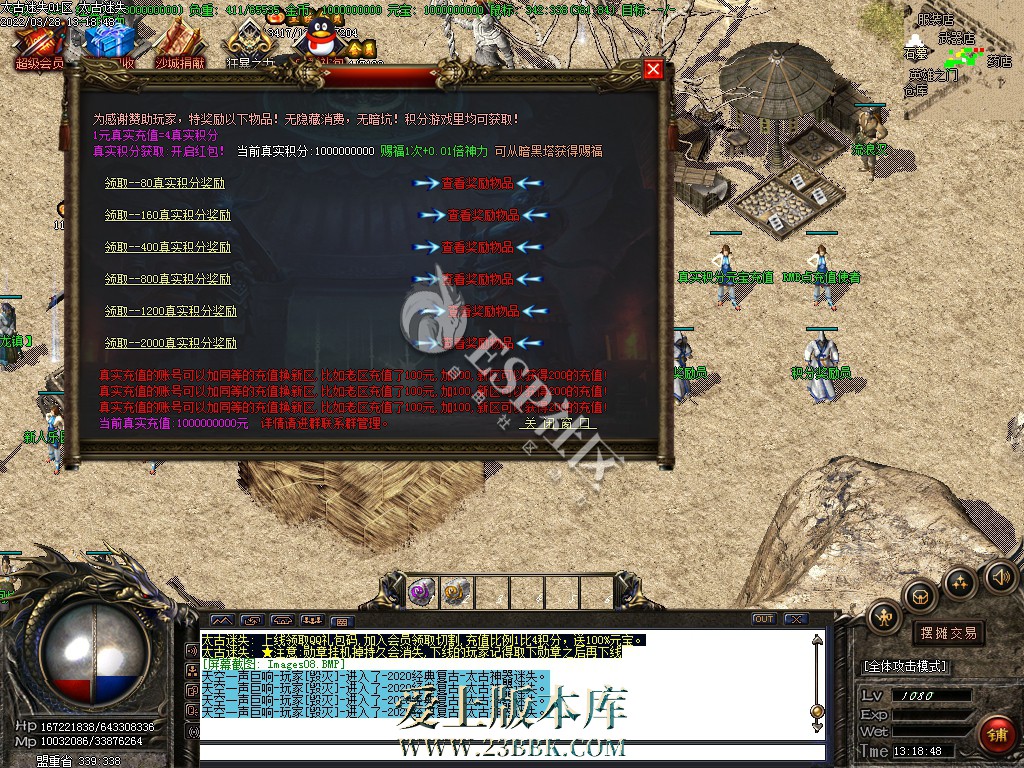Viewport: 1024px width, 768px height.
Task: Open the 沙城捐献 Sand City donation icon
Action: coord(179,47)
